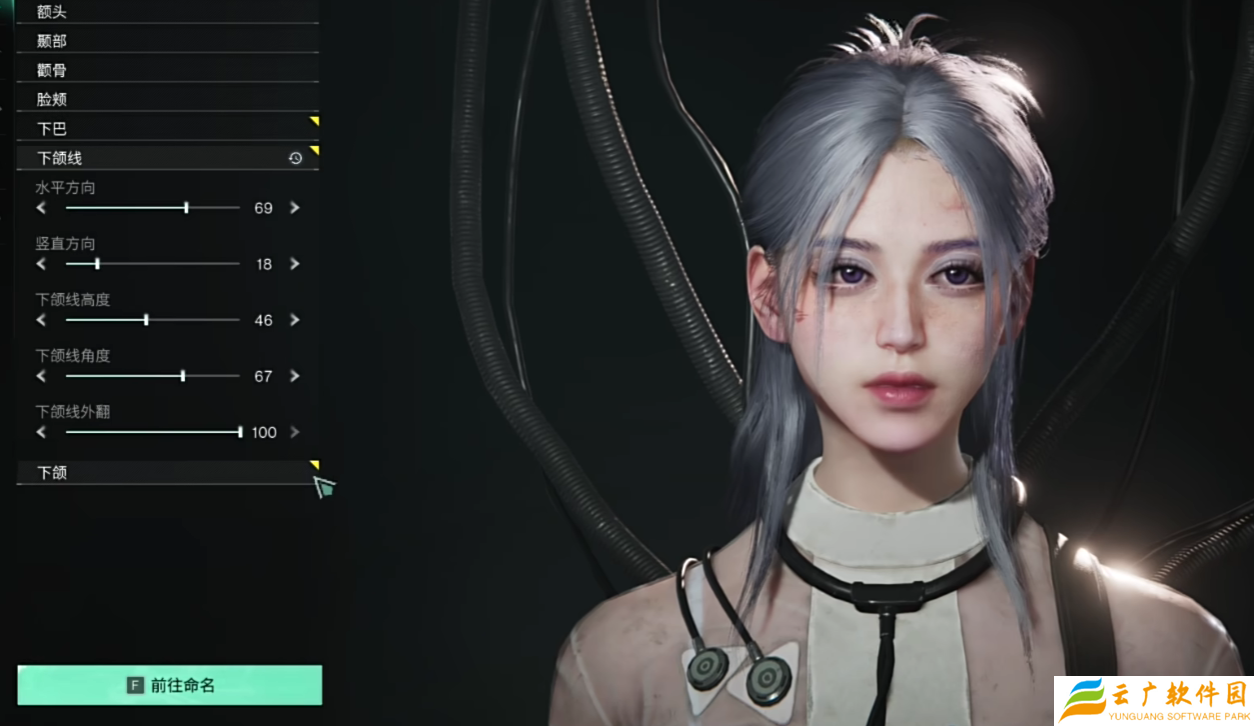Click the 竖直方向 slider track
This screenshot has height=726, width=1254.
tap(152, 264)
